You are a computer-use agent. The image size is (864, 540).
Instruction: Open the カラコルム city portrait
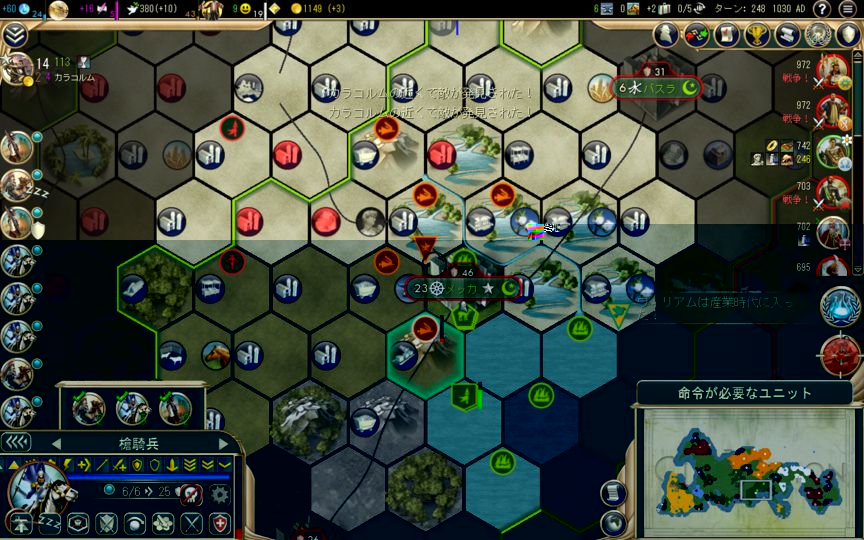tap(18, 68)
